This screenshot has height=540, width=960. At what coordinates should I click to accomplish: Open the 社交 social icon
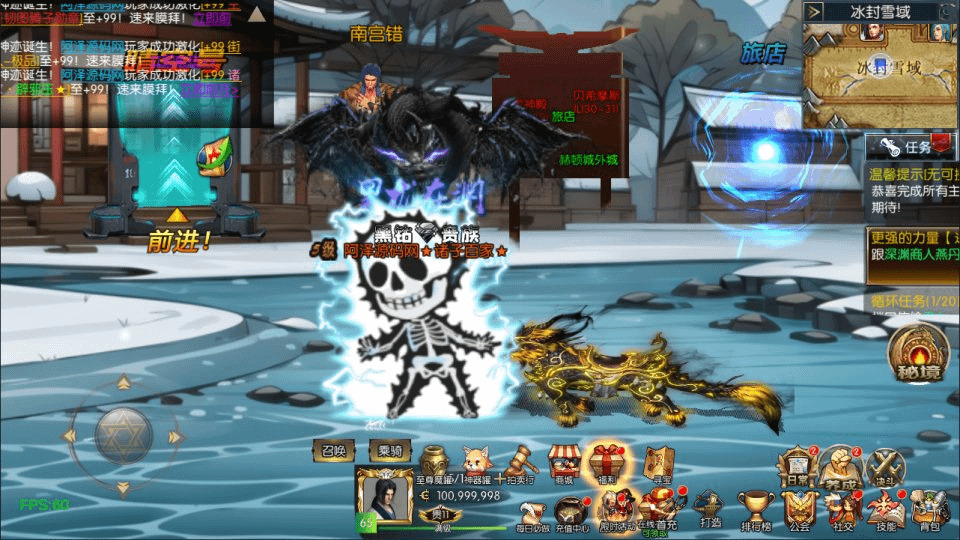[x=842, y=508]
